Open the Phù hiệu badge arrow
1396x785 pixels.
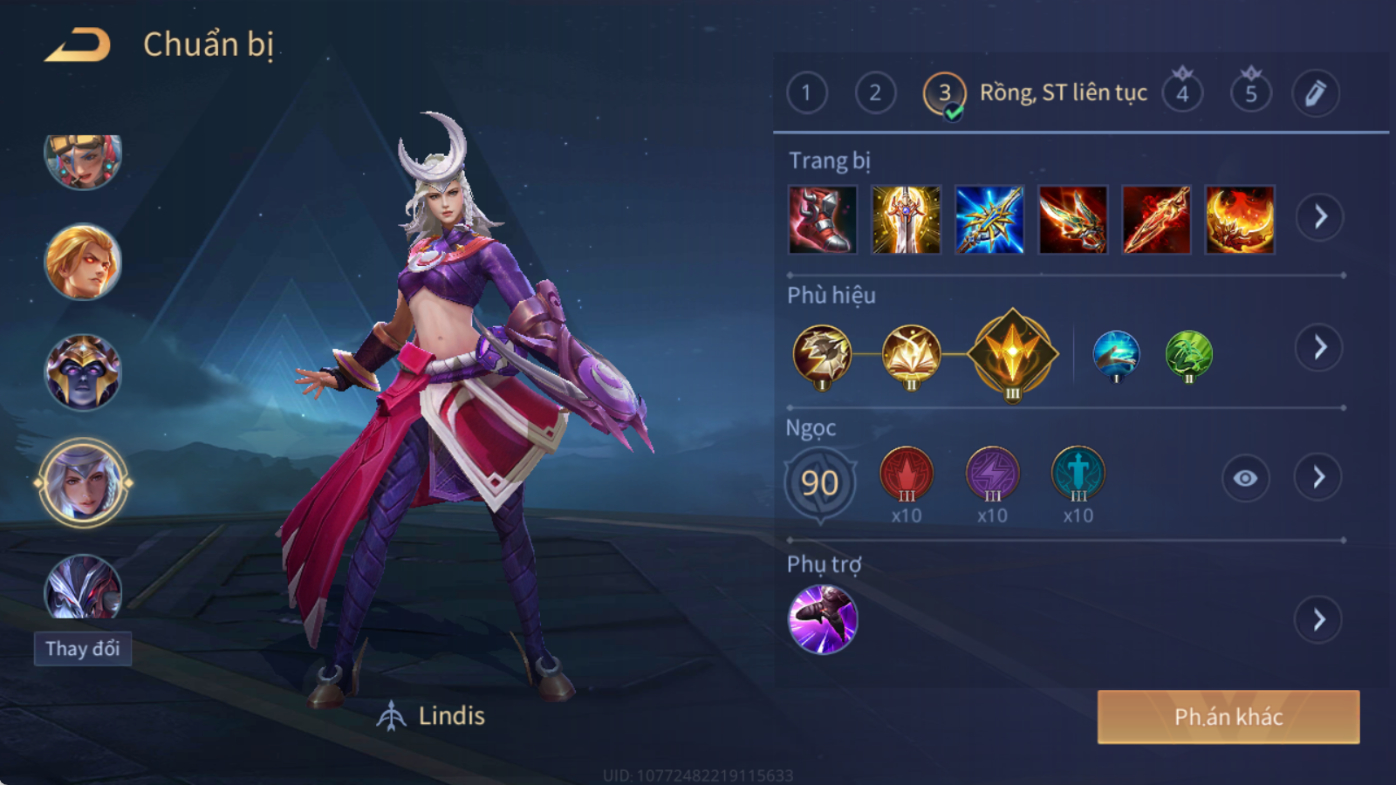coord(1319,347)
